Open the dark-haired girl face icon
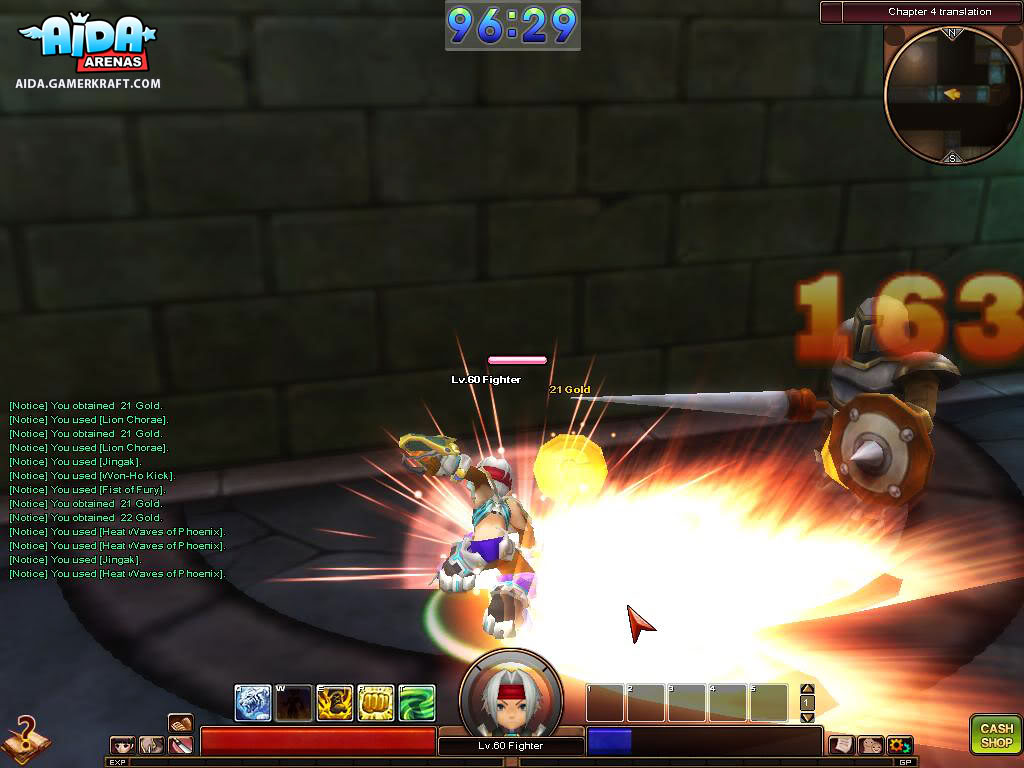The height and width of the screenshot is (768, 1024). 123,745
